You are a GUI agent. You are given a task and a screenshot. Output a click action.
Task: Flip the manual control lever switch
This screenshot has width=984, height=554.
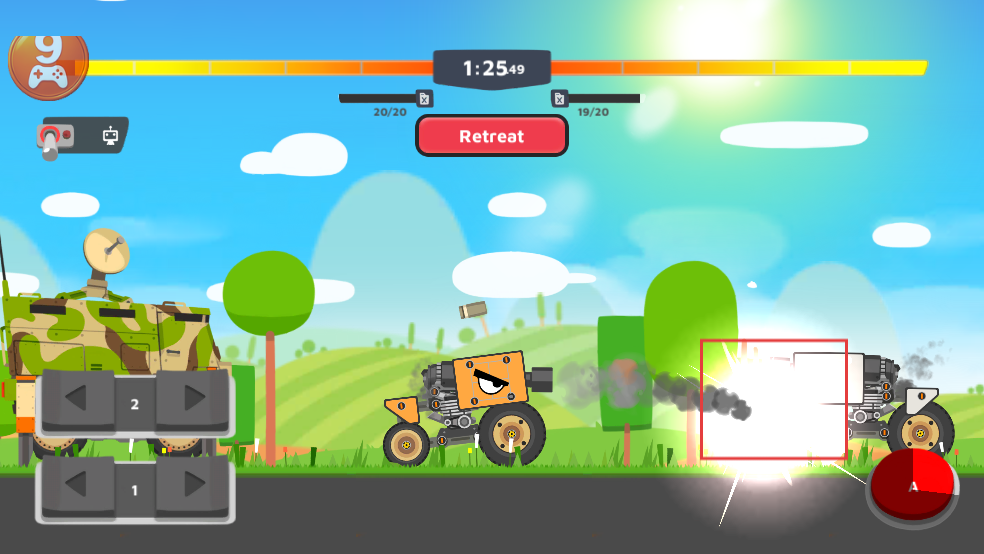[x=55, y=137]
